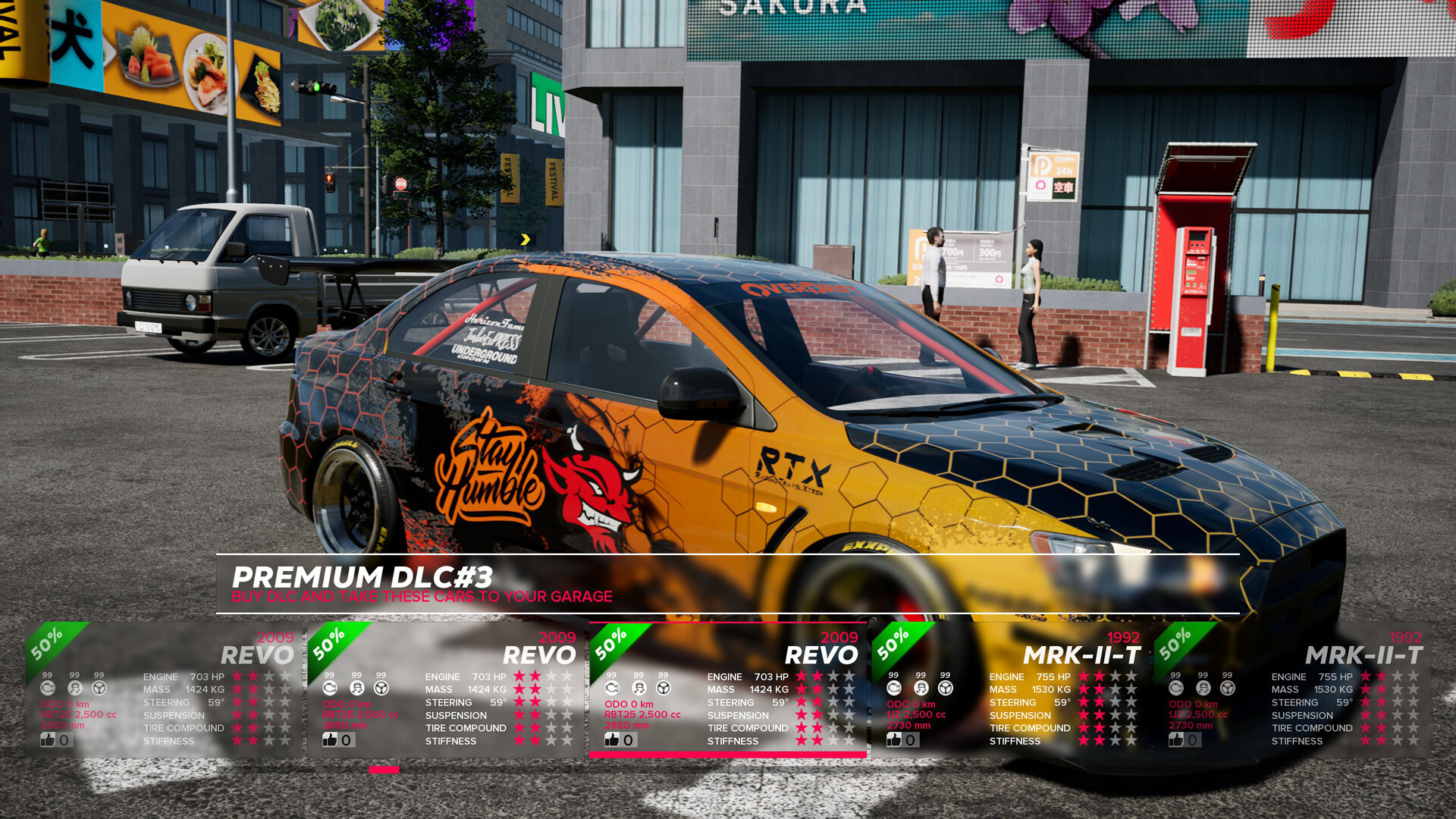
Task: Select the engine icon on the rightmost MRK-II-T card
Action: pos(1175,686)
